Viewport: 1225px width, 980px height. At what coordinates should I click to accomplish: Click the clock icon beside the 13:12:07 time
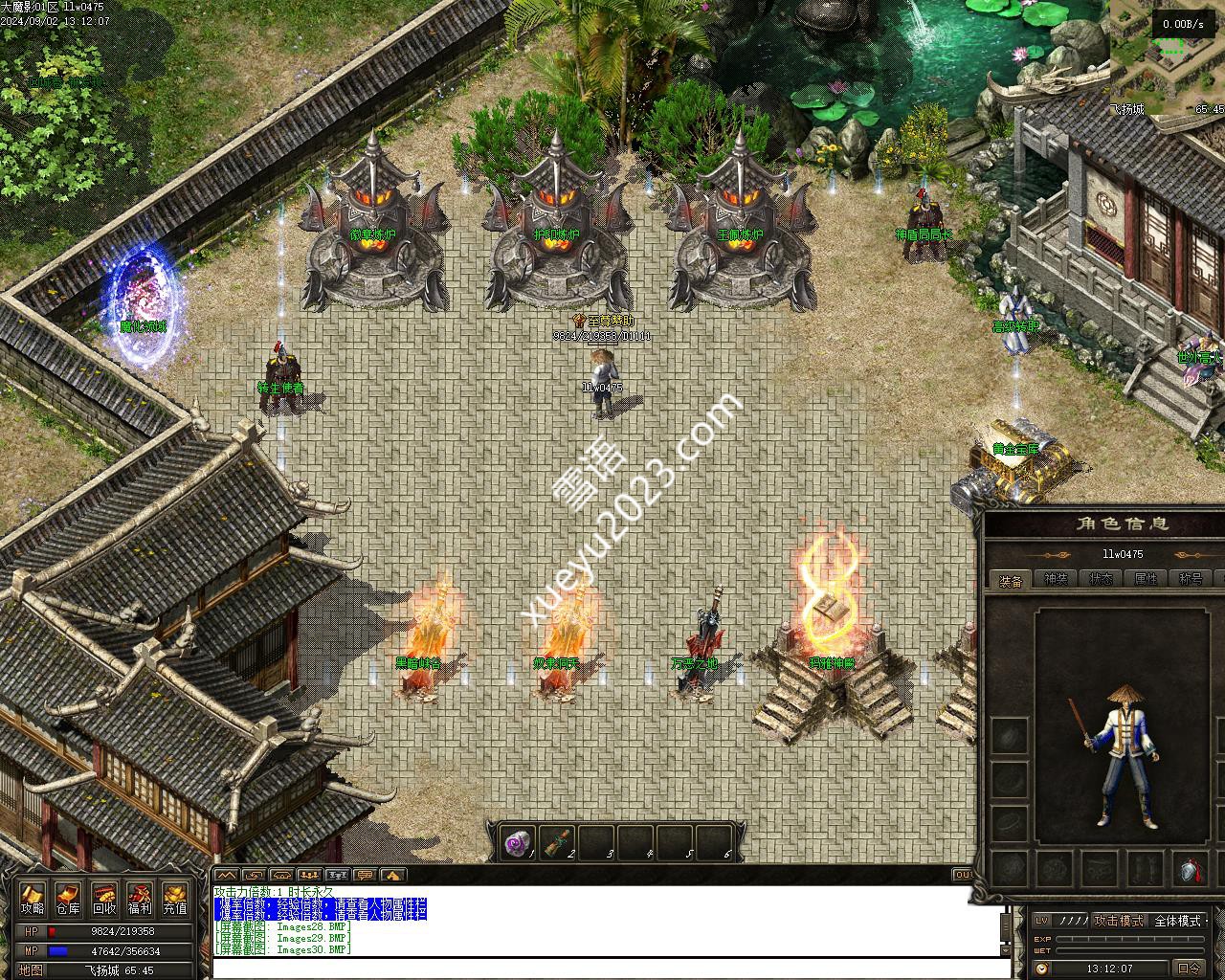[x=1042, y=968]
